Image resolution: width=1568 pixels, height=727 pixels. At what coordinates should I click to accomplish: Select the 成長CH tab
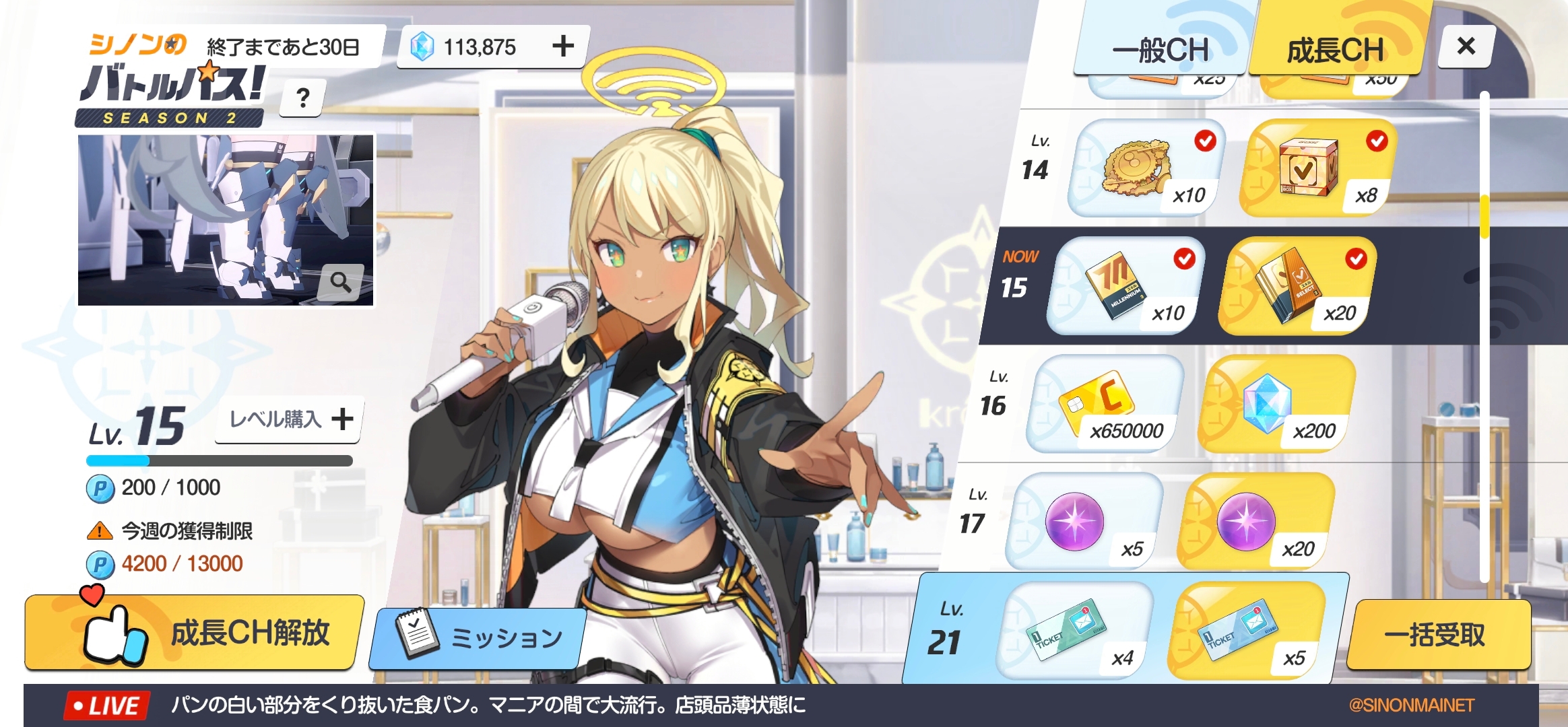click(x=1335, y=50)
